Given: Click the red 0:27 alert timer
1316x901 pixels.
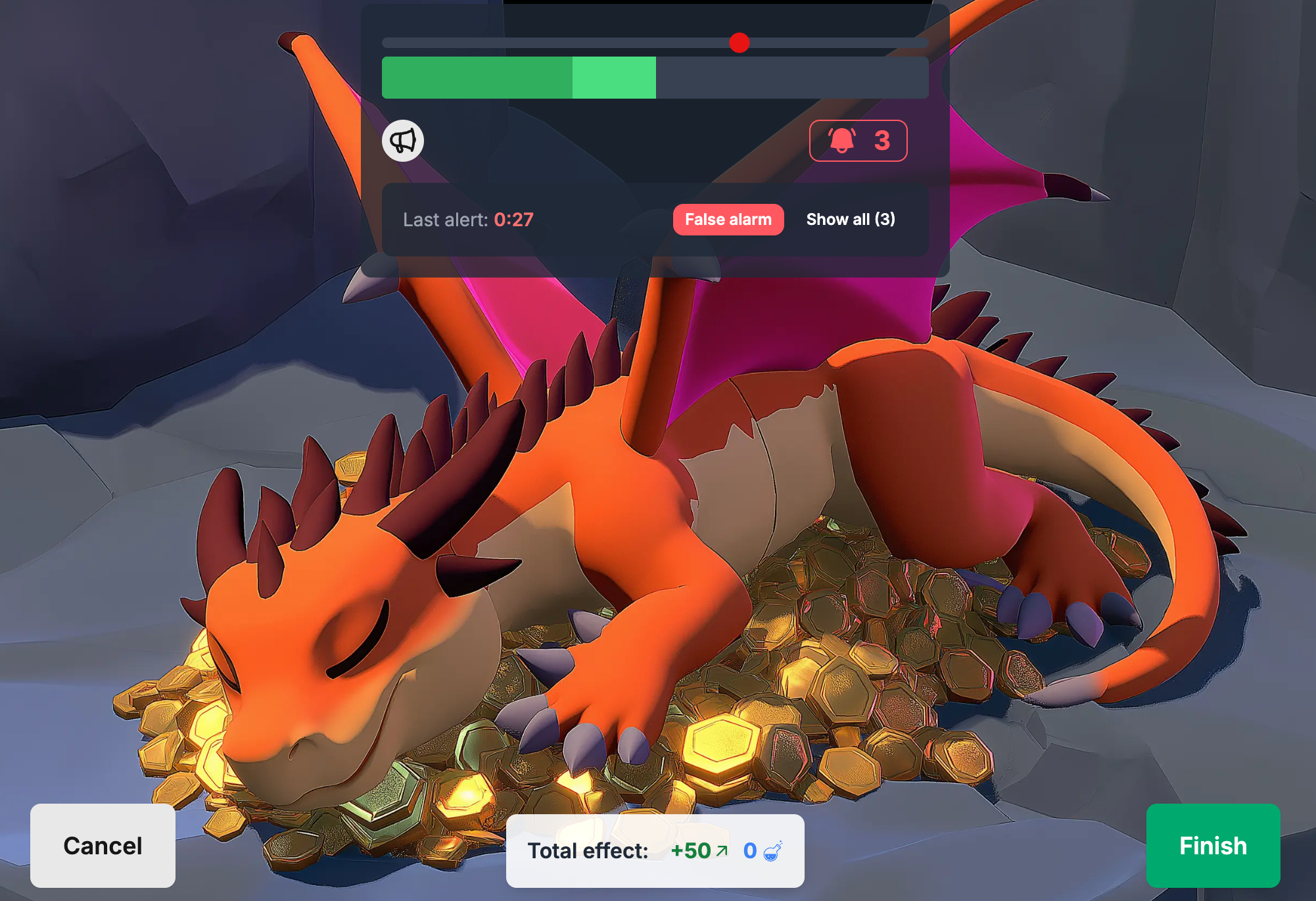Looking at the screenshot, I should (x=514, y=220).
